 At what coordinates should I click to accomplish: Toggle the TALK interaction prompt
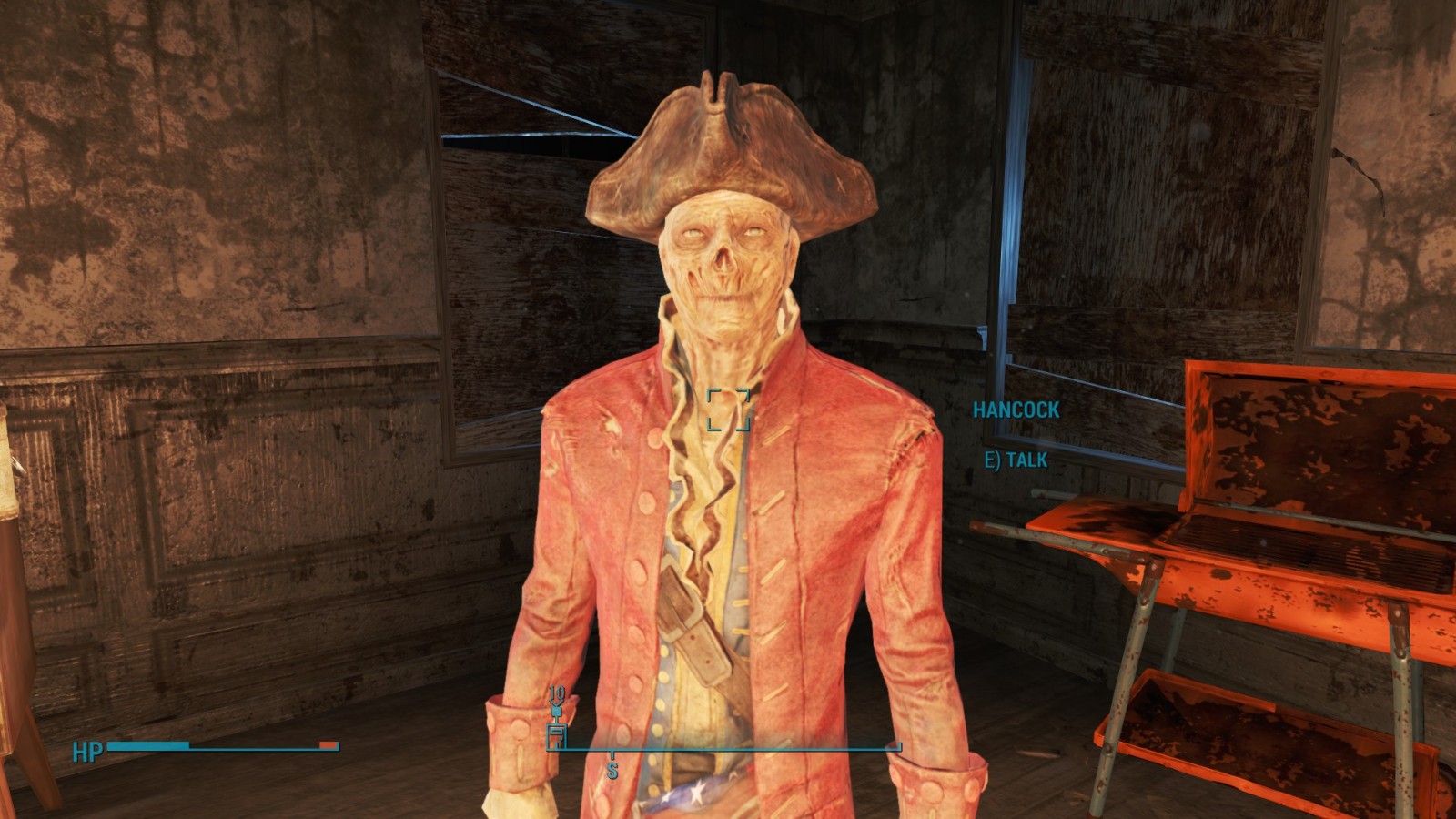pyautogui.click(x=1015, y=460)
